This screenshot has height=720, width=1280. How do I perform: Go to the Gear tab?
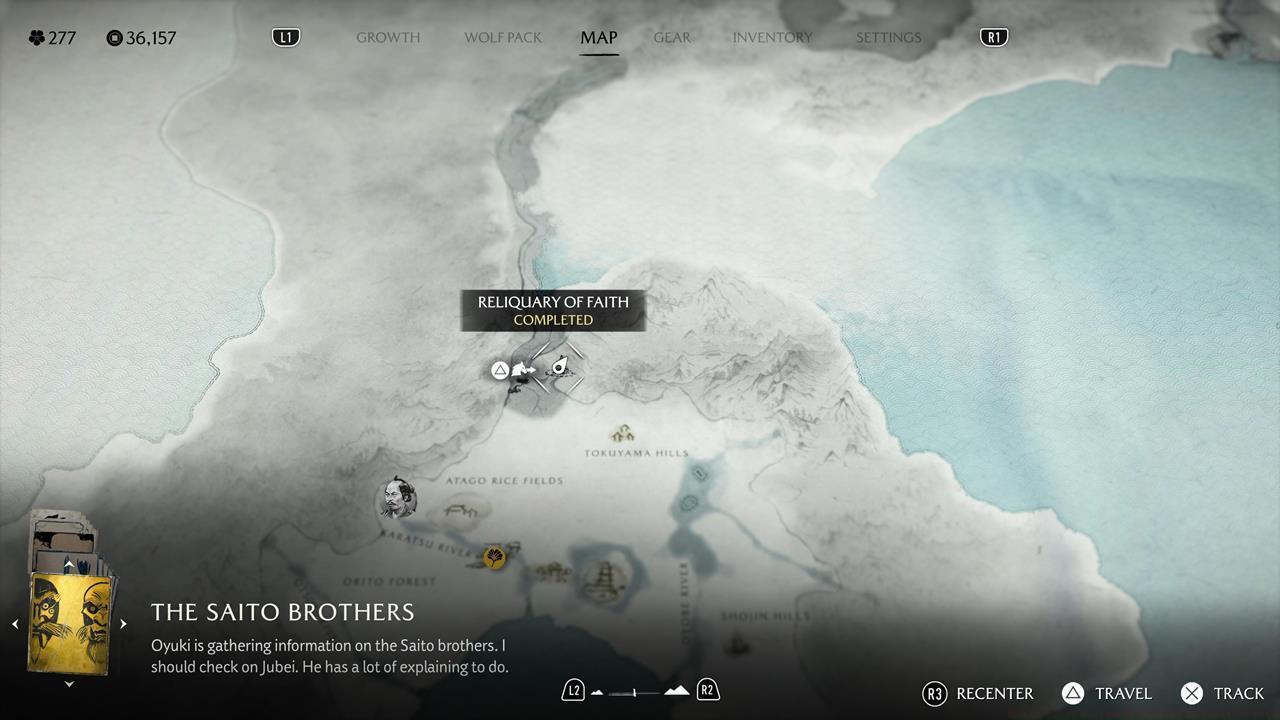pyautogui.click(x=672, y=38)
